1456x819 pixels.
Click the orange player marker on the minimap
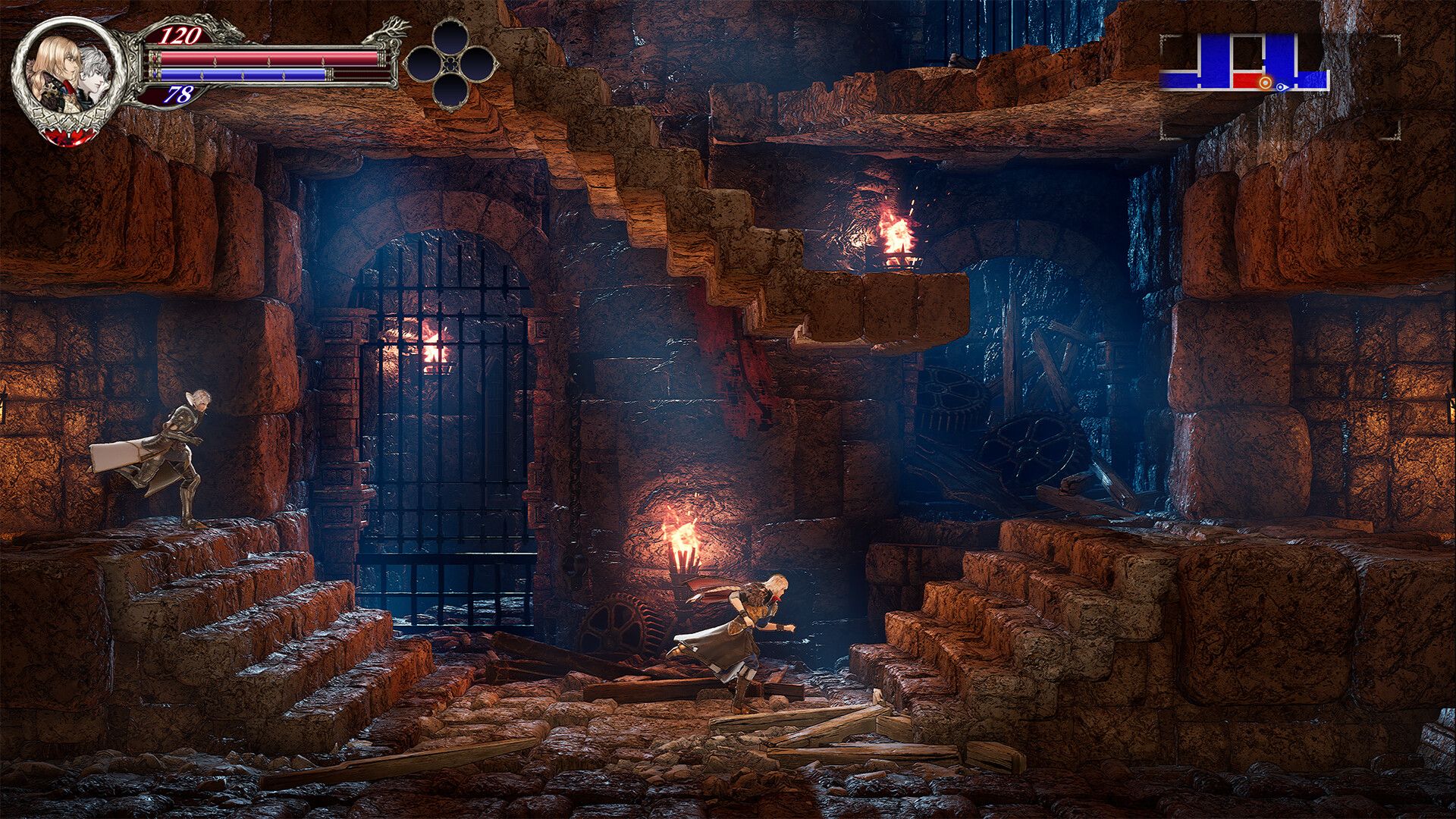click(1266, 83)
